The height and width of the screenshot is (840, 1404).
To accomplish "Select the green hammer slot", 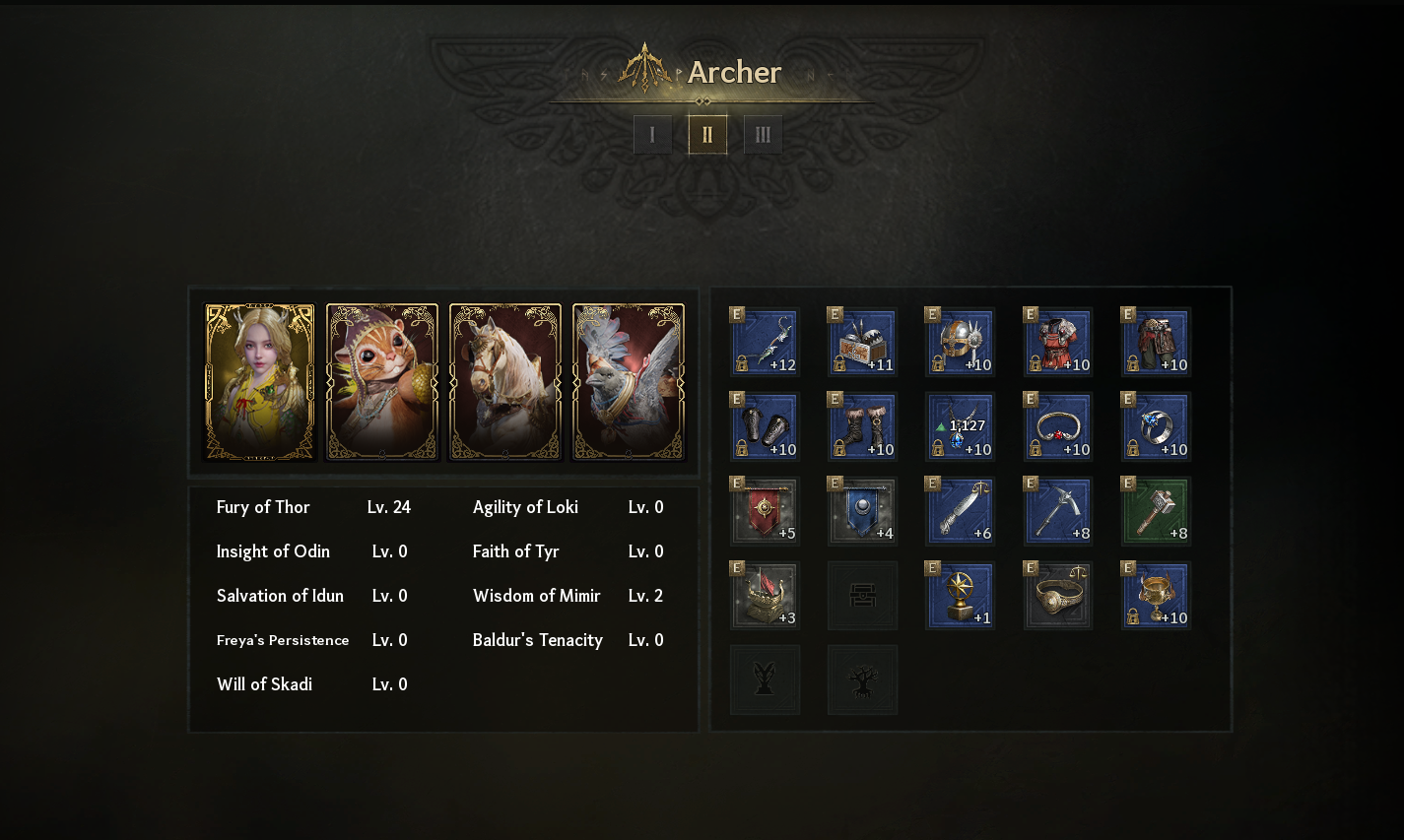I will click(1156, 511).
